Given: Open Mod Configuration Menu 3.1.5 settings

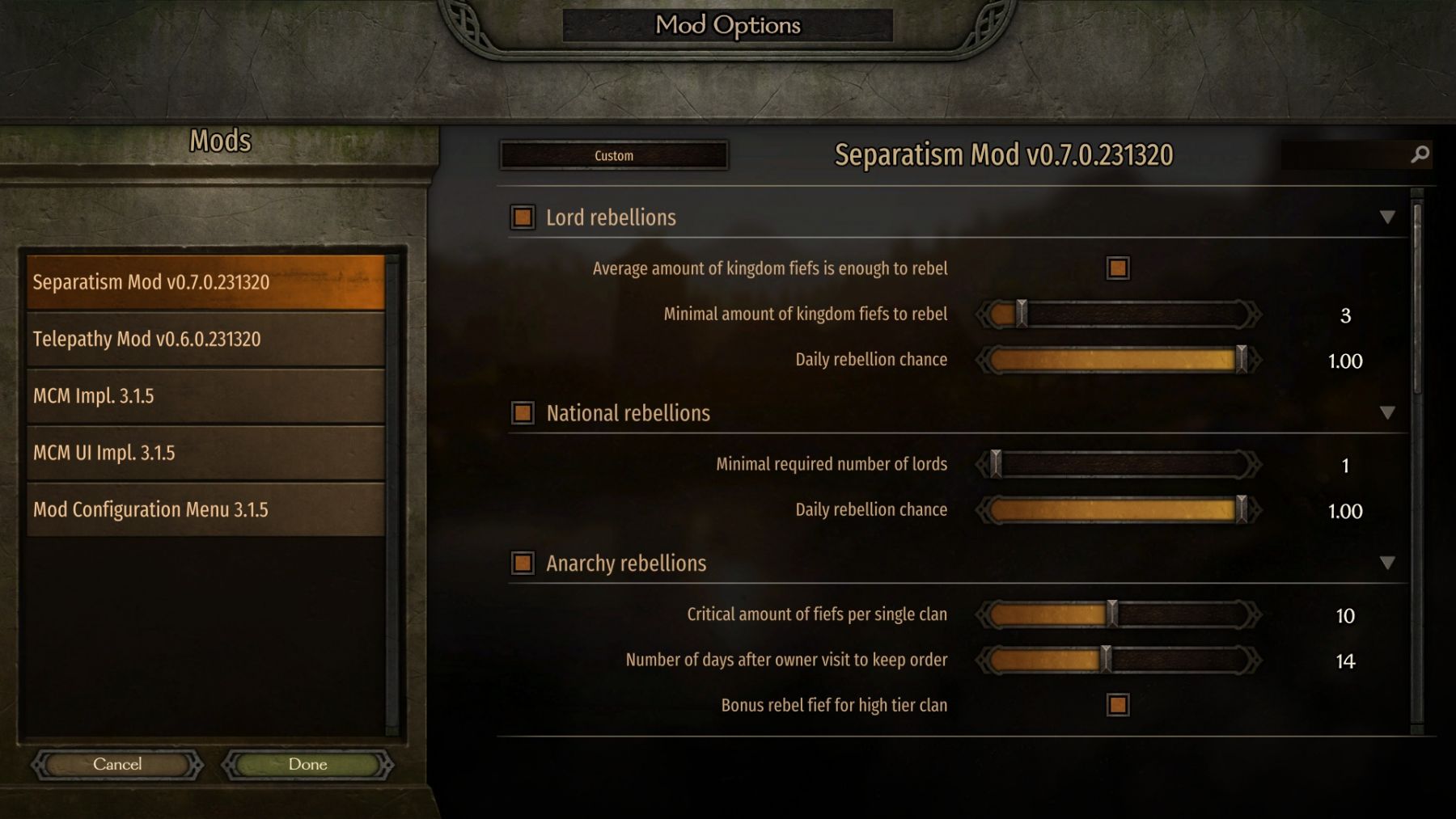Looking at the screenshot, I should coord(205,509).
